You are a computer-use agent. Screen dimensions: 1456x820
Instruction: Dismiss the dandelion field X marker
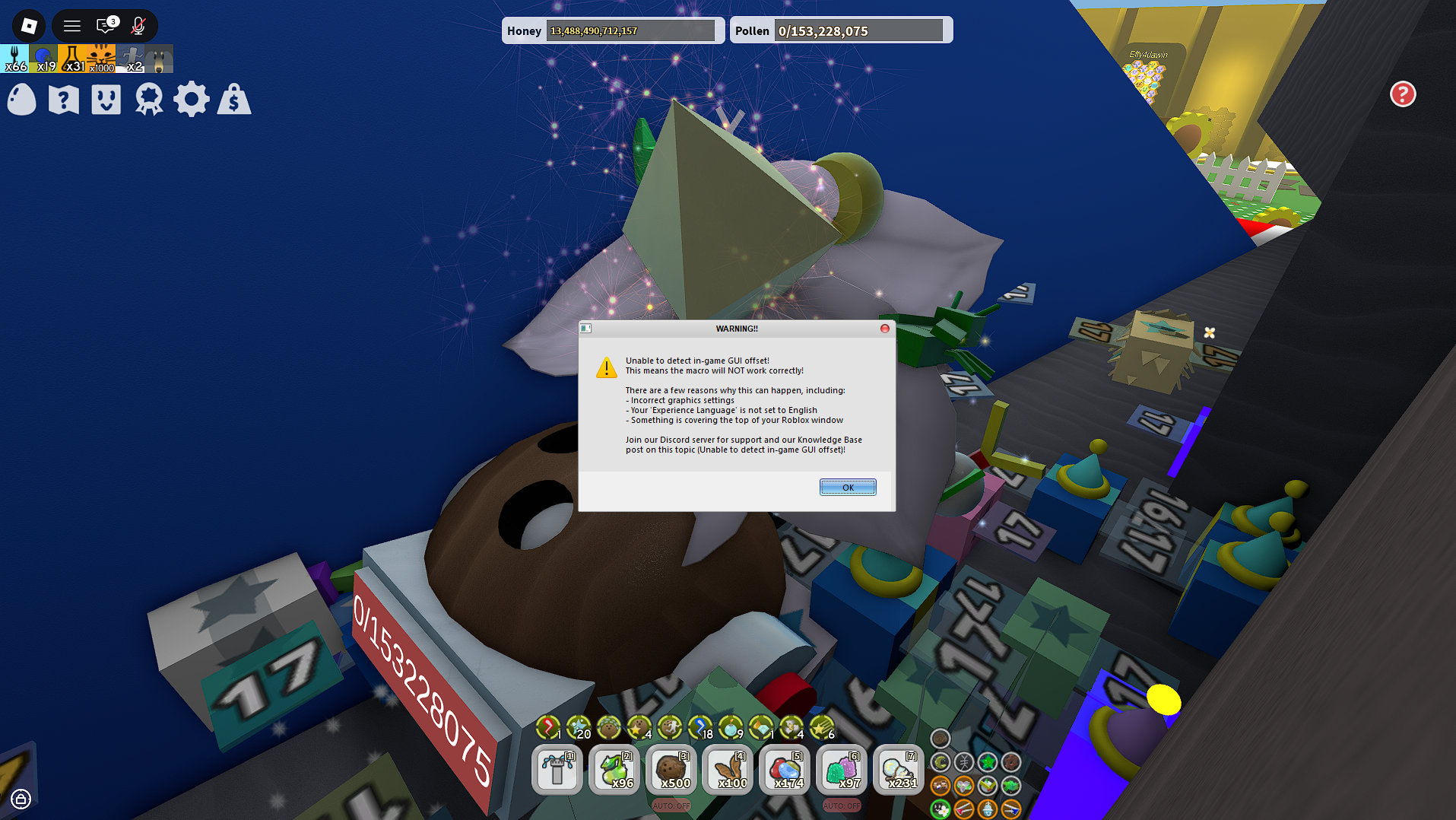tap(1210, 332)
